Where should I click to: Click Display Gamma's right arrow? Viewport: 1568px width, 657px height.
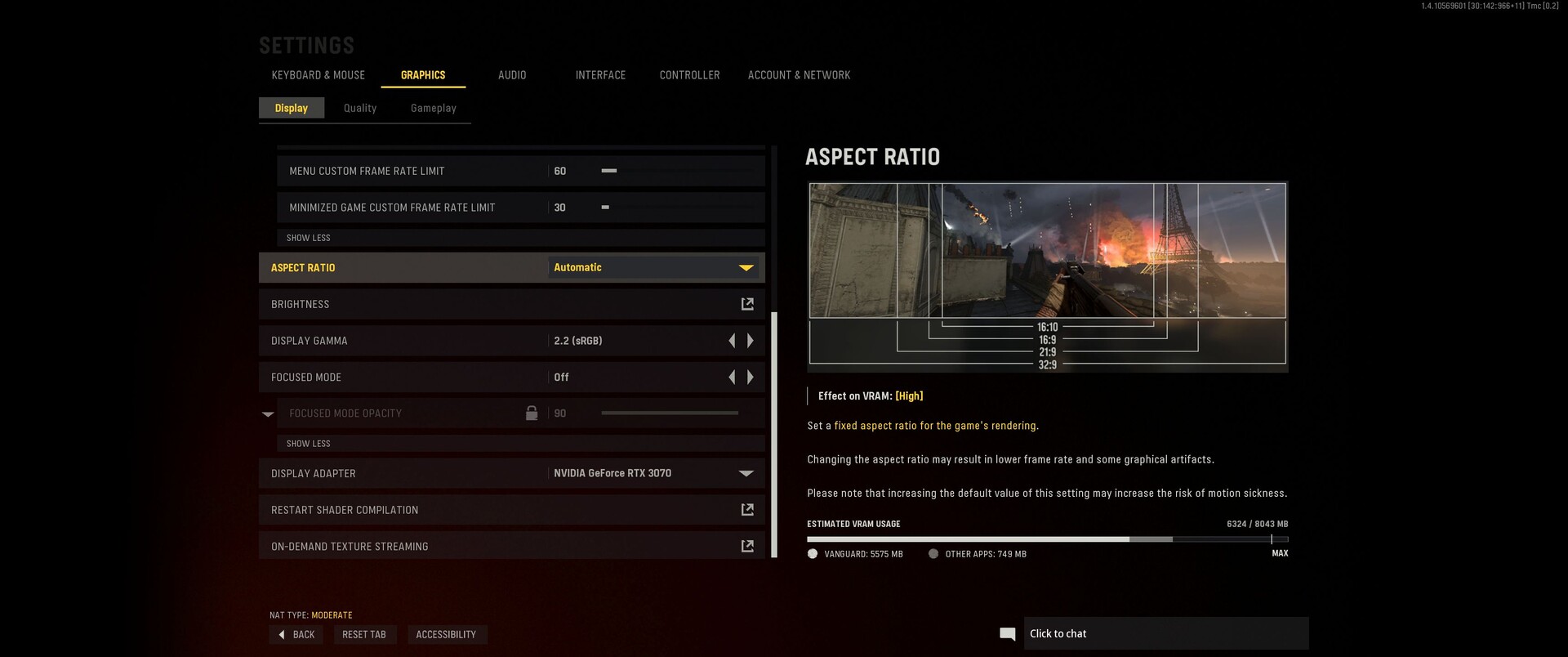tap(751, 341)
